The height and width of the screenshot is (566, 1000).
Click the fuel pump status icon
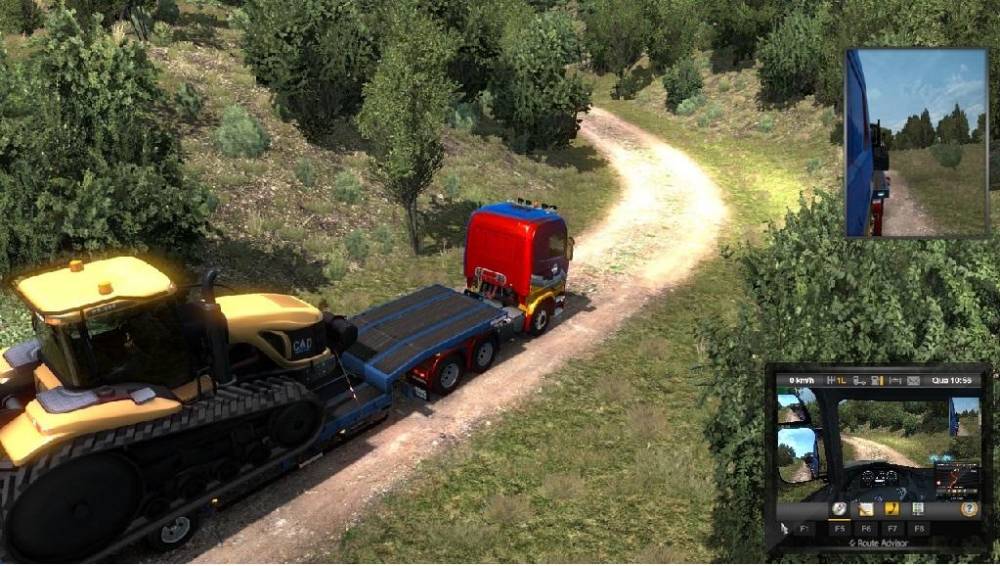[x=876, y=381]
